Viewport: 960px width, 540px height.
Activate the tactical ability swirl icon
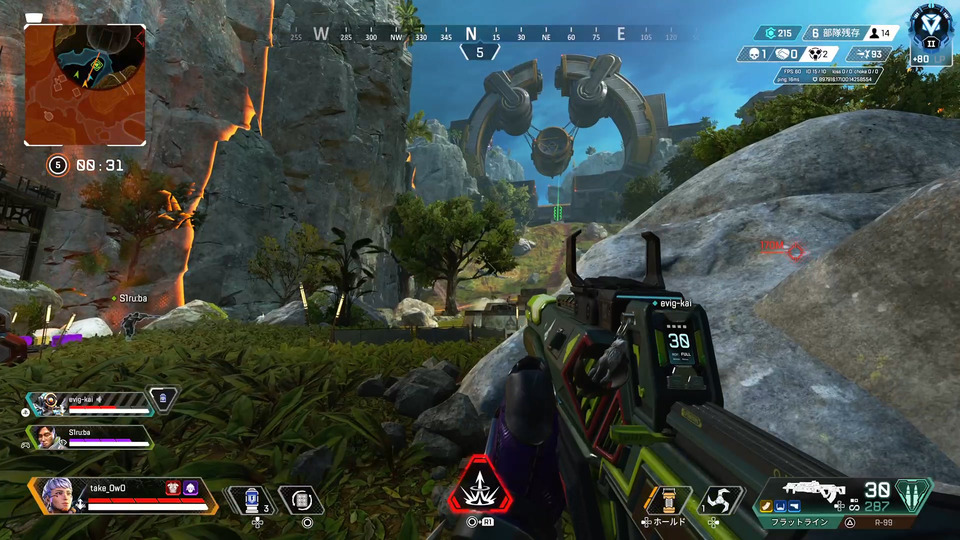[720, 499]
